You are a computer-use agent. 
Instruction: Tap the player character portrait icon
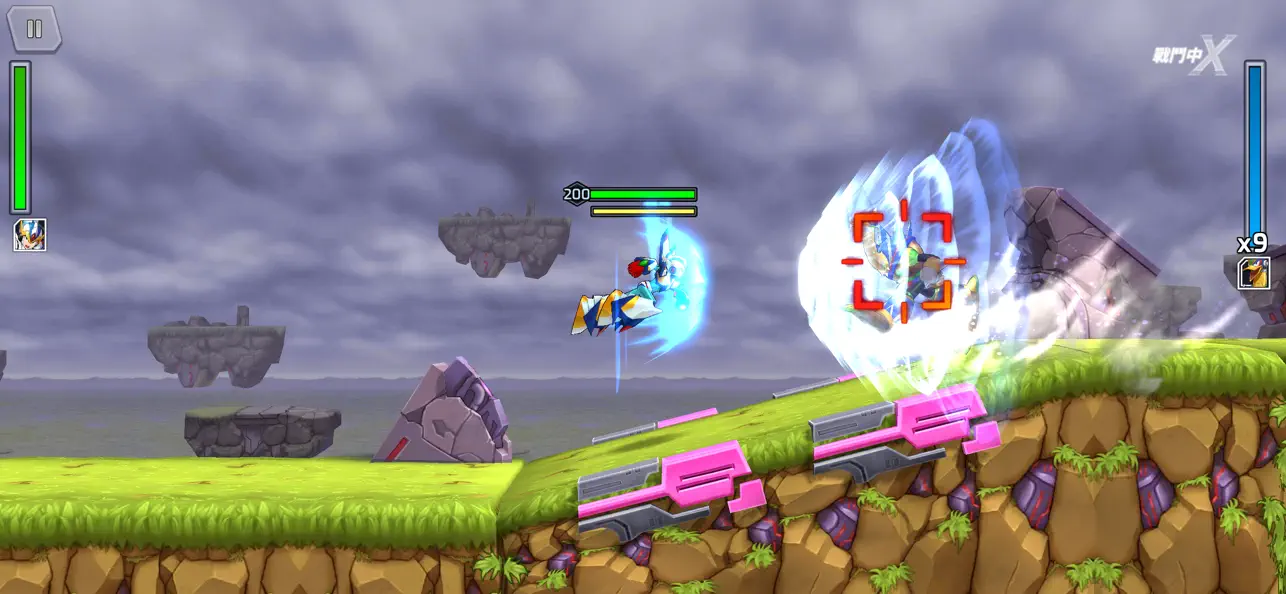click(x=29, y=235)
